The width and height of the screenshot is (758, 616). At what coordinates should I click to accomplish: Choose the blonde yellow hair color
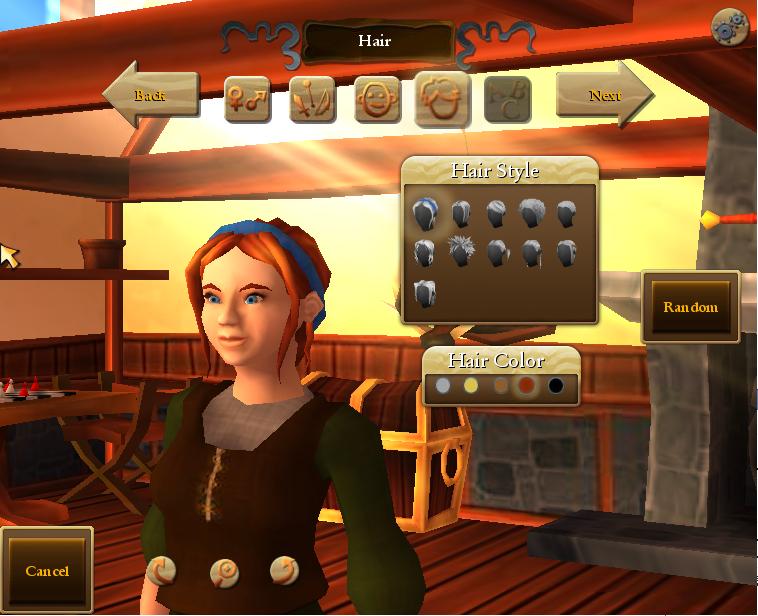click(x=472, y=385)
